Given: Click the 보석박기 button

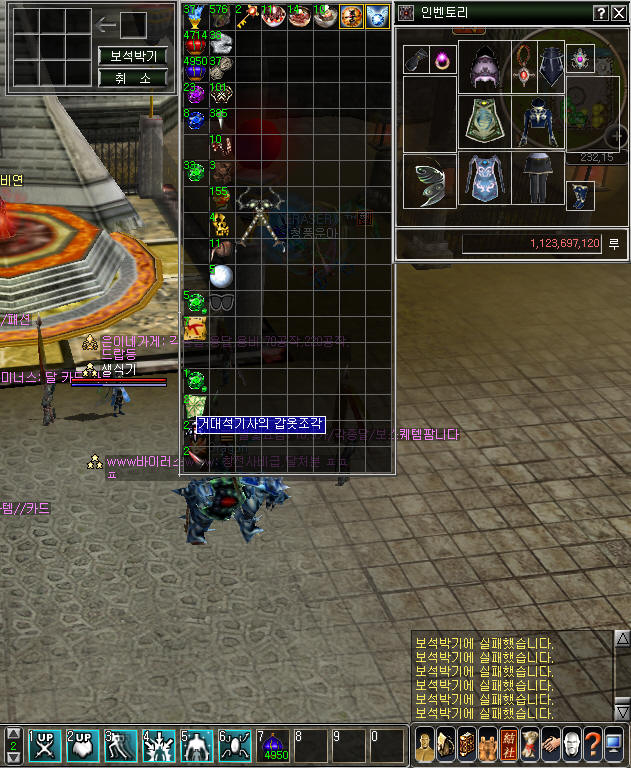Looking at the screenshot, I should [x=132, y=56].
